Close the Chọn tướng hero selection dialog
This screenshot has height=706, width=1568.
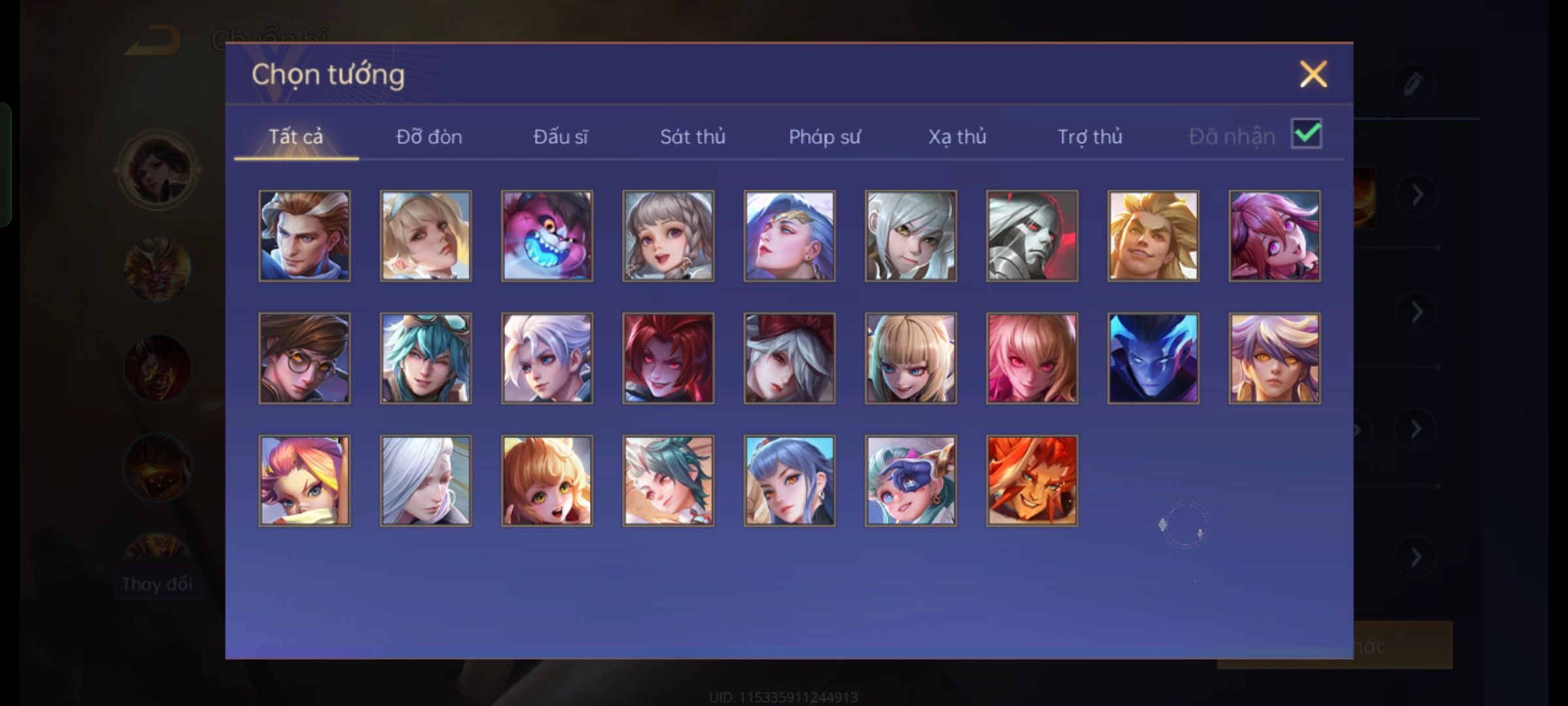(x=1313, y=74)
